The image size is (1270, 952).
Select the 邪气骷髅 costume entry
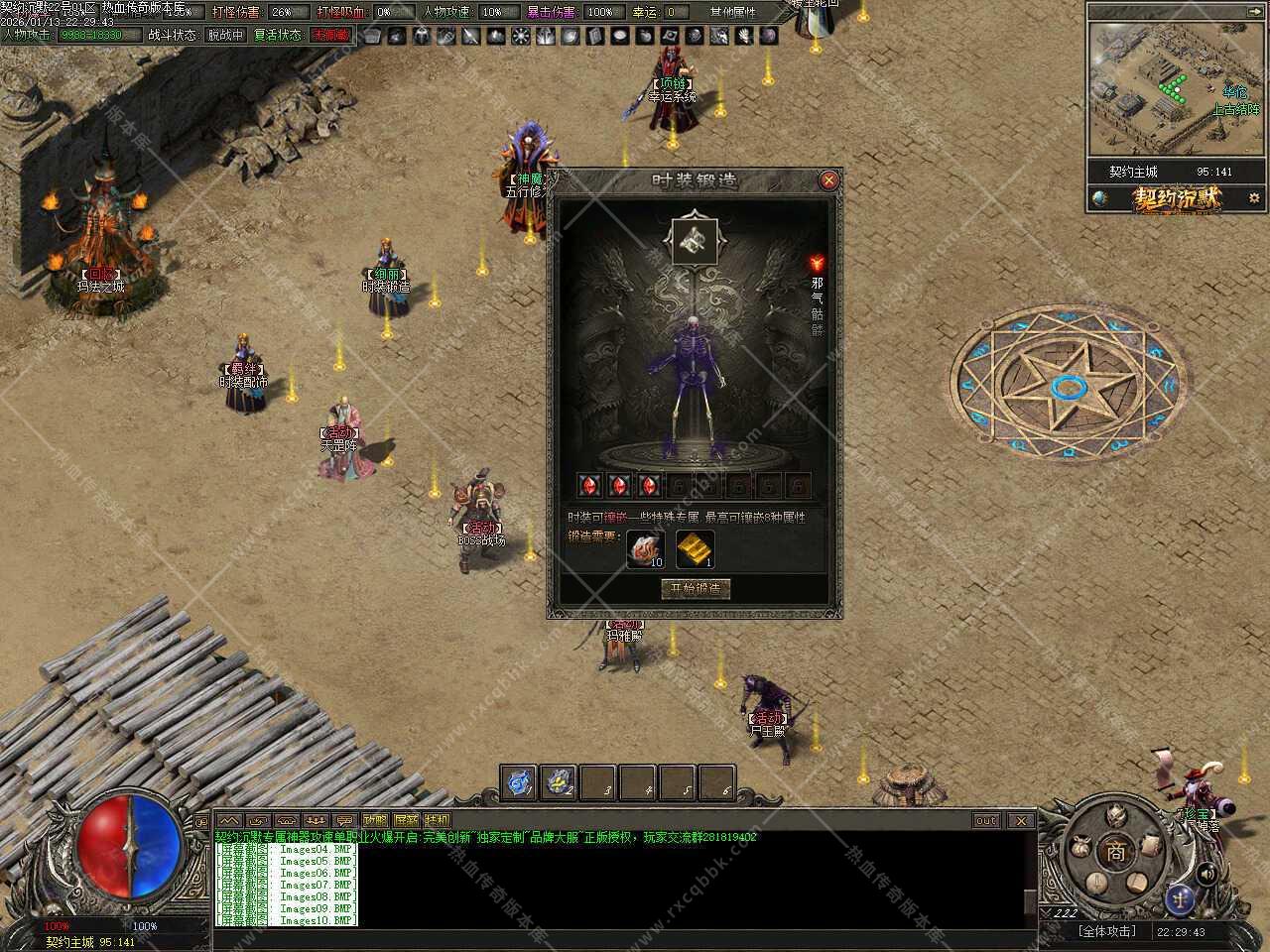(x=818, y=294)
